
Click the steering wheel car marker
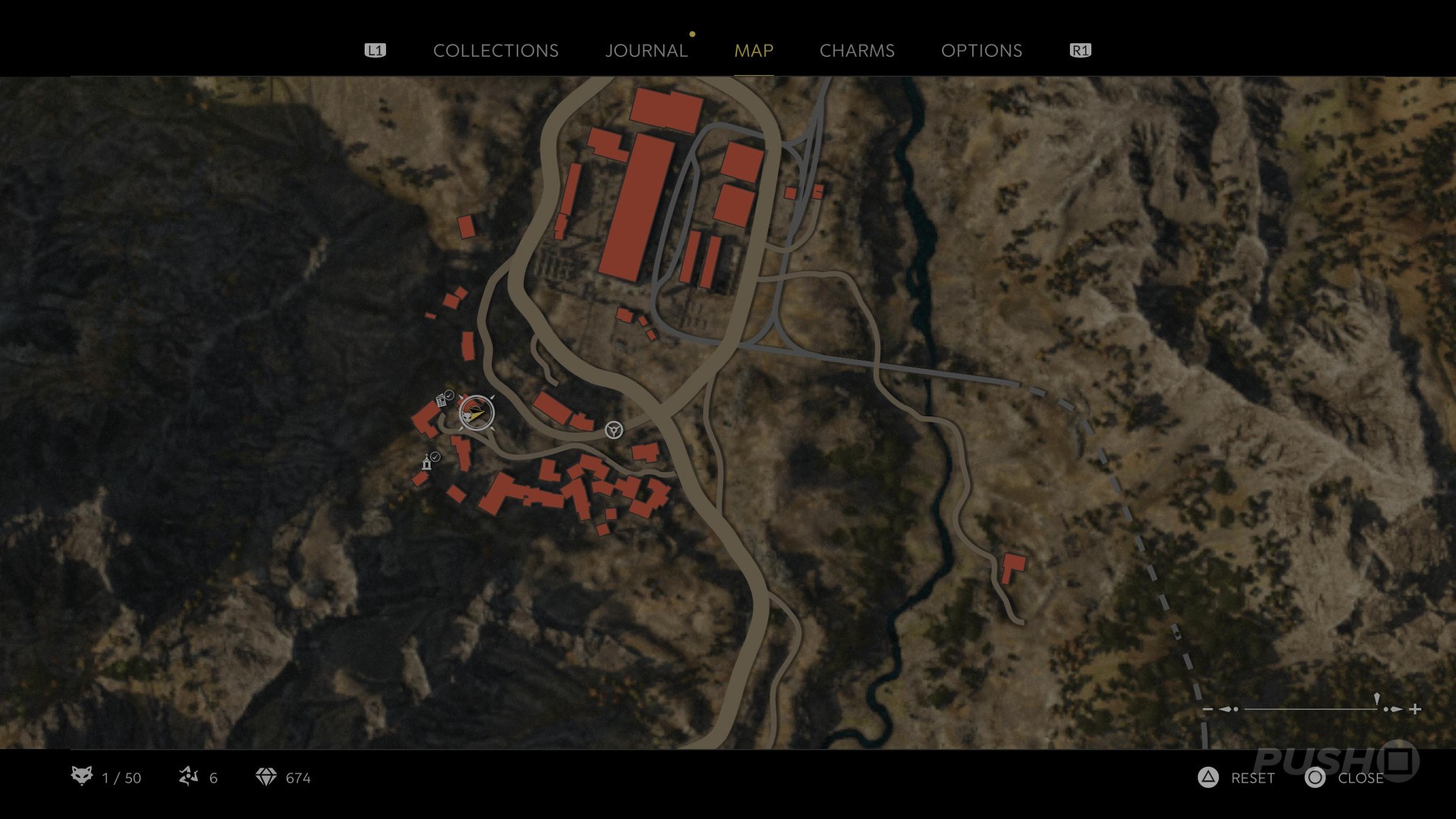pyautogui.click(x=613, y=431)
